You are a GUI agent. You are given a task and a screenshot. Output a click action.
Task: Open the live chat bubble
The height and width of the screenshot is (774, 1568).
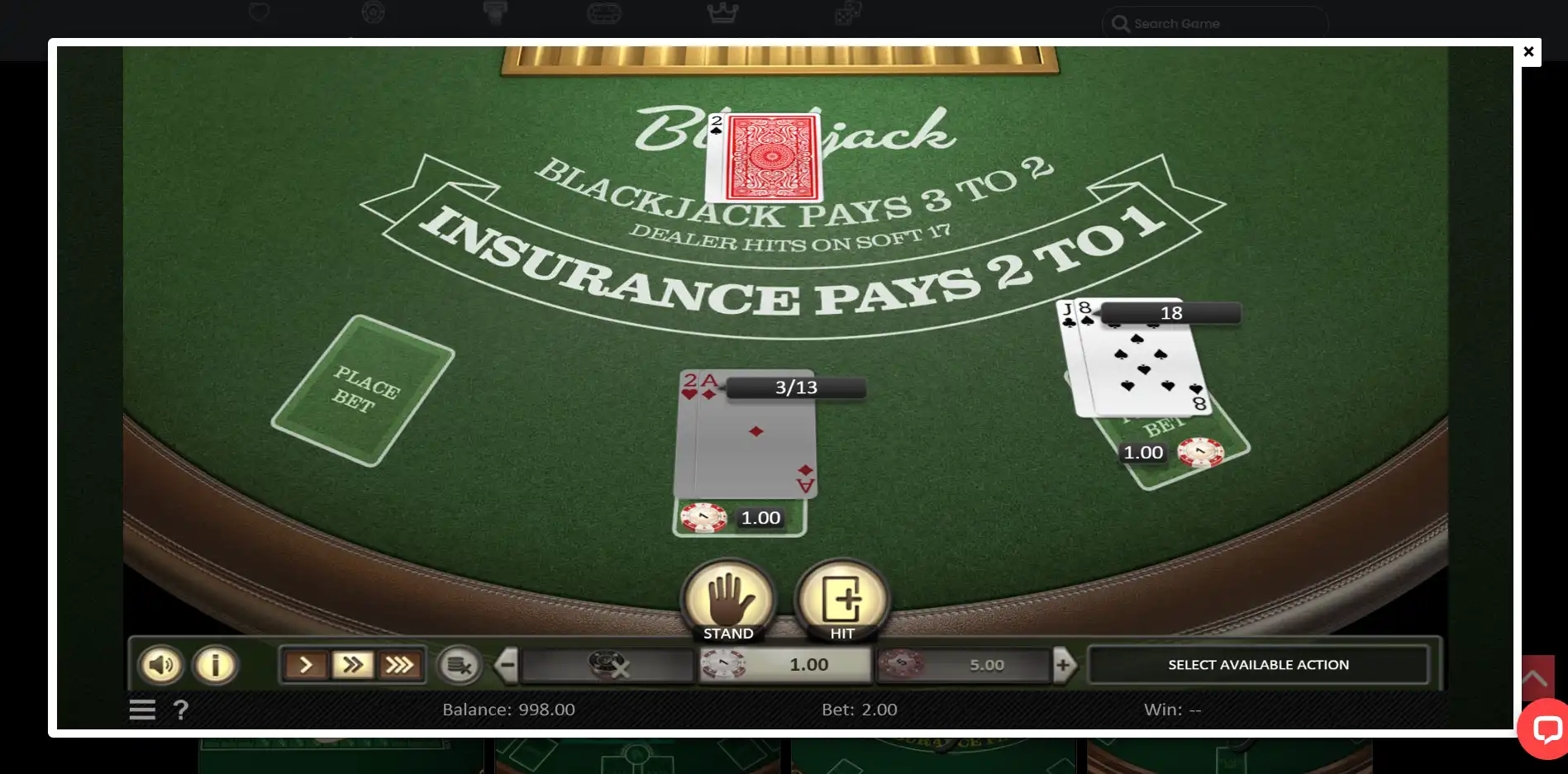(1546, 729)
